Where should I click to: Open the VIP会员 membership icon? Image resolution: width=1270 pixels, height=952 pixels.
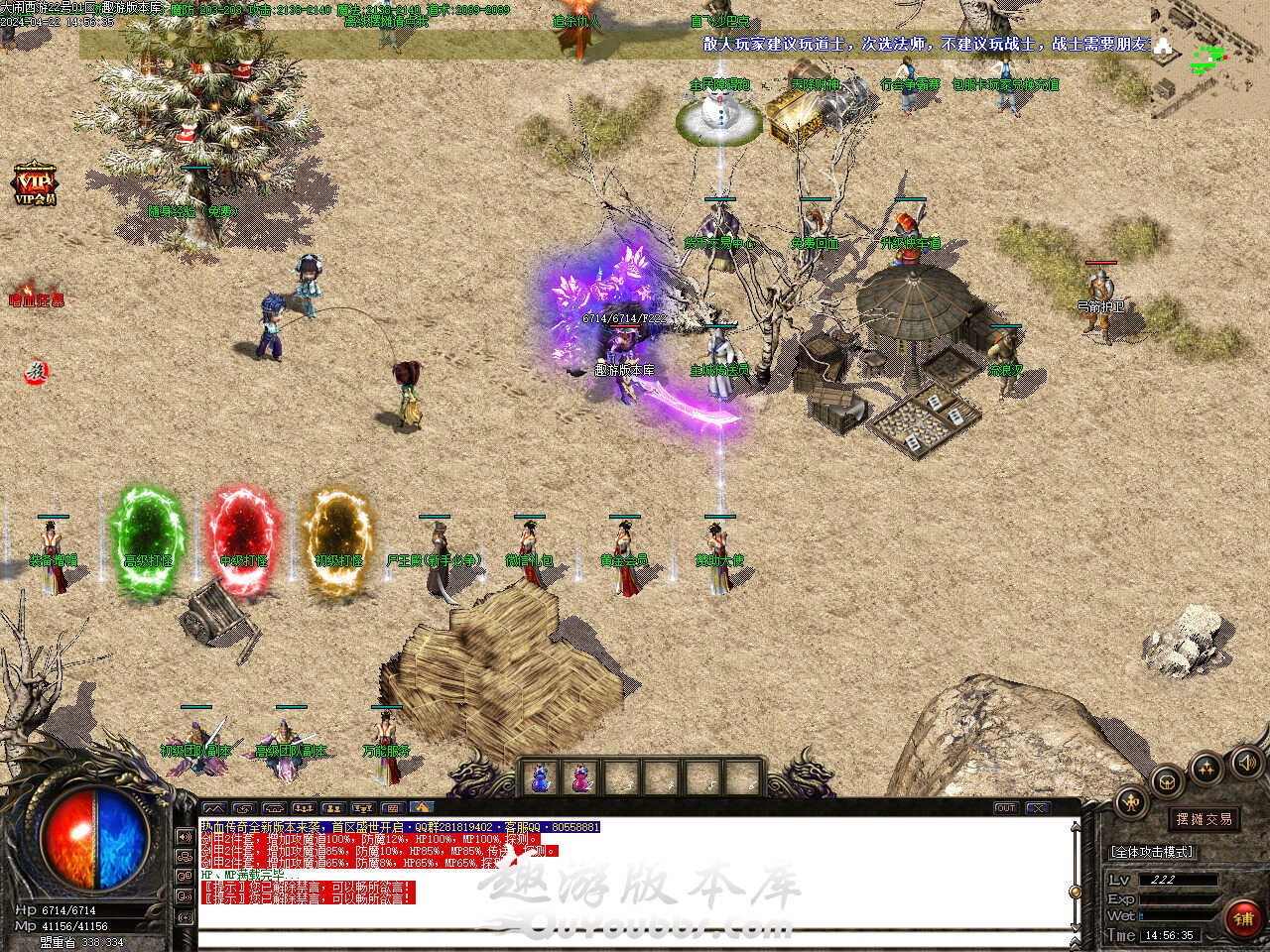coord(35,184)
